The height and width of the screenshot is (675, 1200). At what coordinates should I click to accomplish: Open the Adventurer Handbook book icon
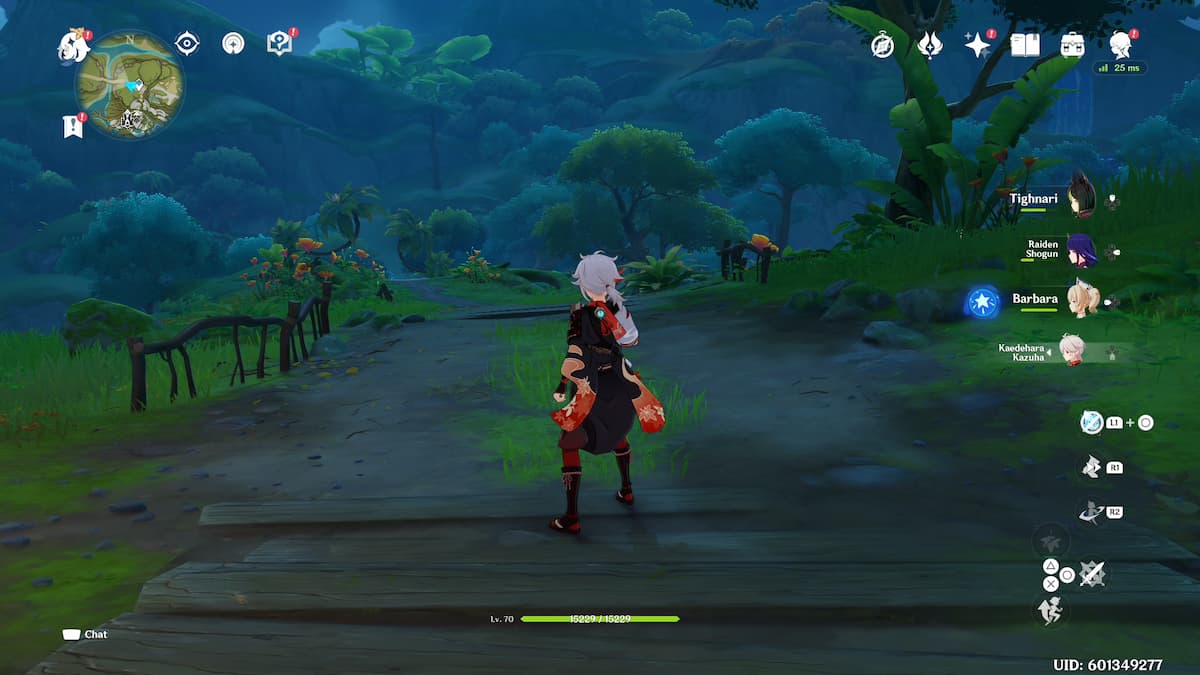pyautogui.click(x=1025, y=45)
